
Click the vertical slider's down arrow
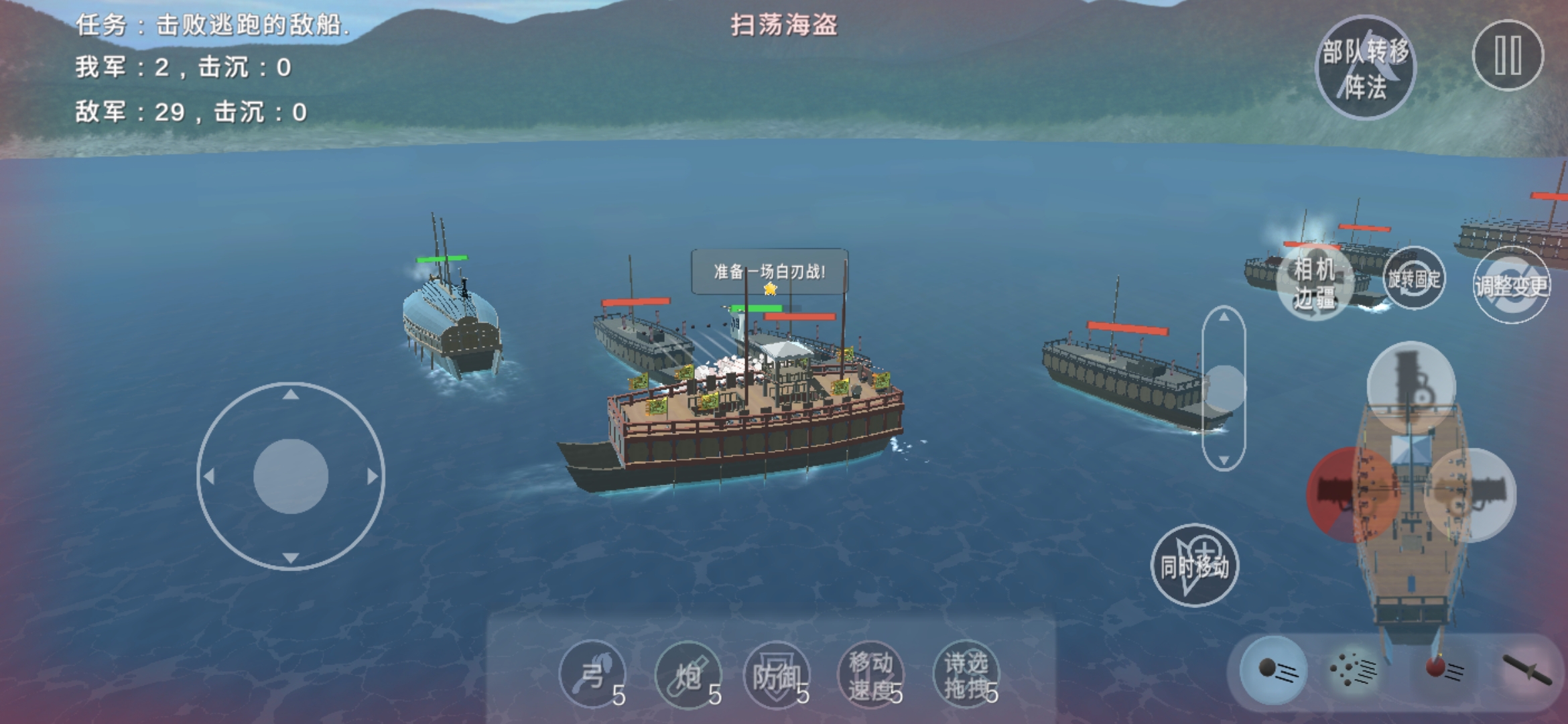coord(1224,460)
